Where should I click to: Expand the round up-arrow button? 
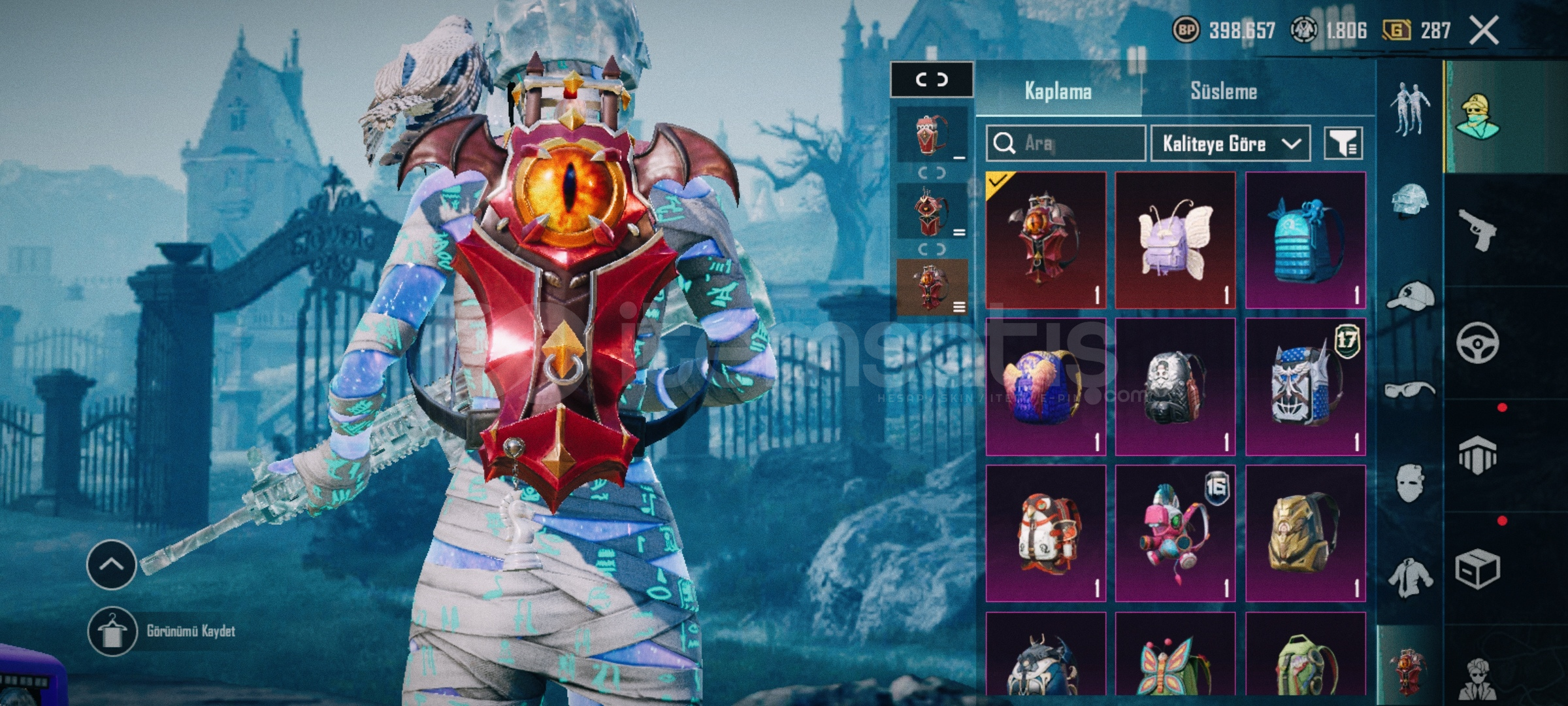click(x=111, y=564)
